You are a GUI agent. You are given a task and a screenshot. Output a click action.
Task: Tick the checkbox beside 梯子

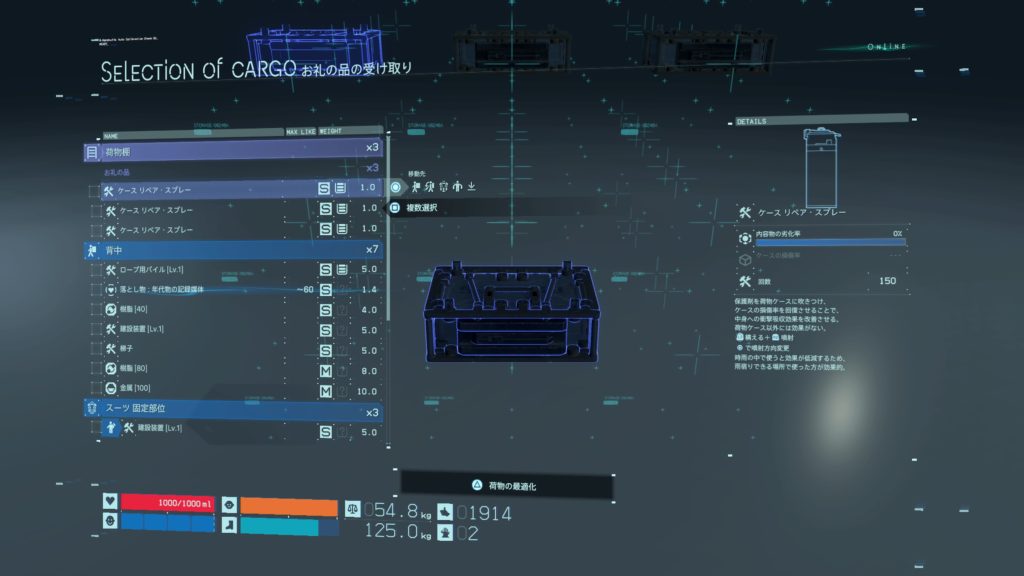coord(94,349)
